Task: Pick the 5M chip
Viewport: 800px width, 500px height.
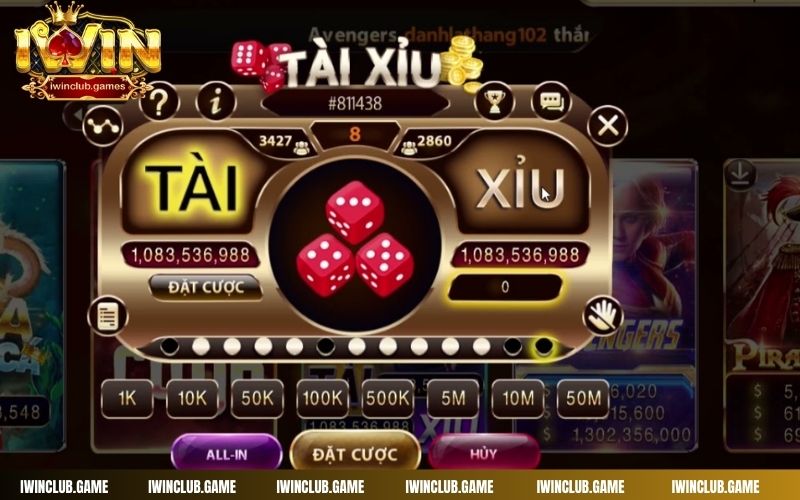Action: pyautogui.click(x=453, y=398)
